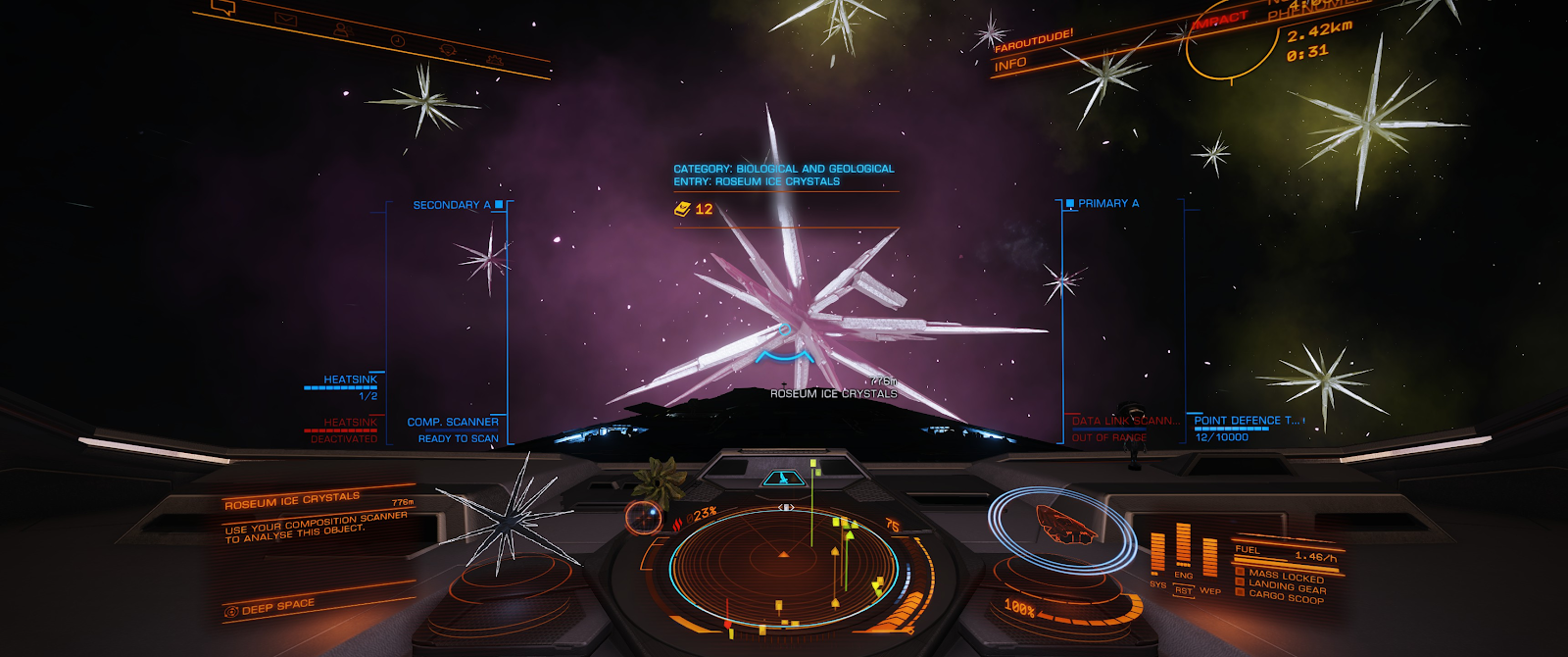The width and height of the screenshot is (1568, 657).
Task: Click the circular radar scanner
Action: click(x=783, y=566)
